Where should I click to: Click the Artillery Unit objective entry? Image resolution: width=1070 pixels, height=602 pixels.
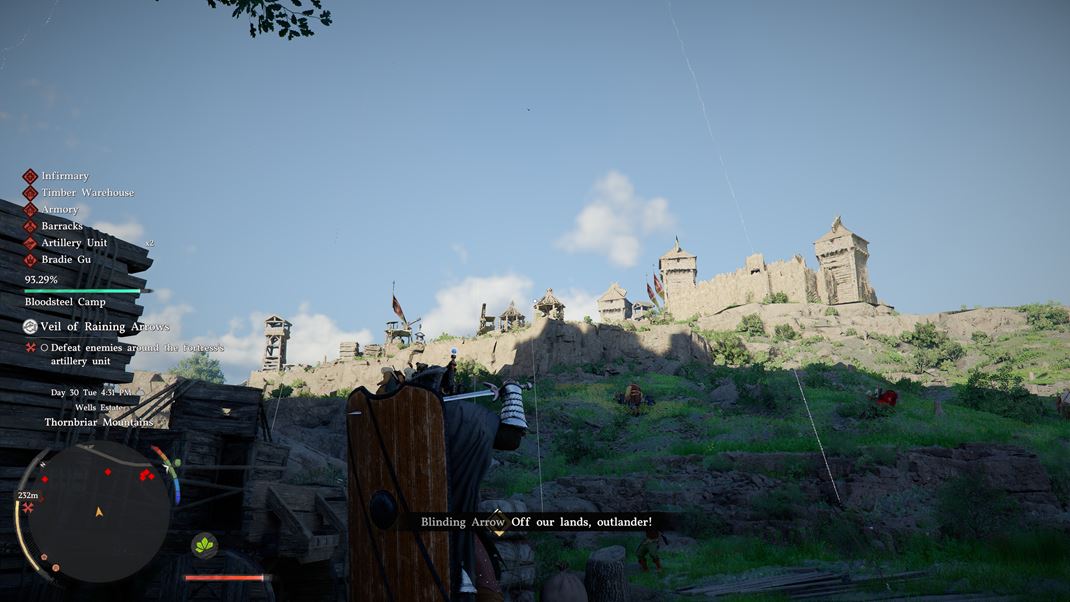74,243
